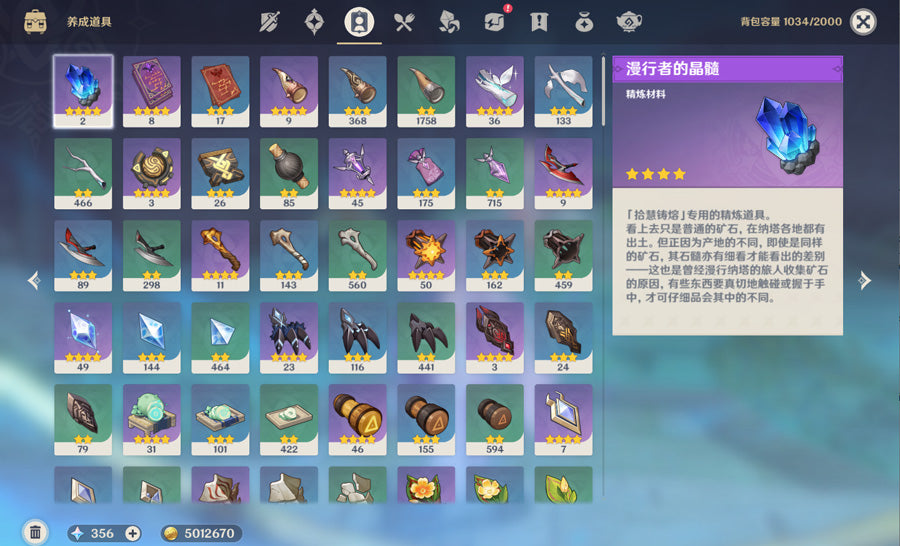Click the trash can delete button
The height and width of the screenshot is (546, 900).
(x=35, y=532)
